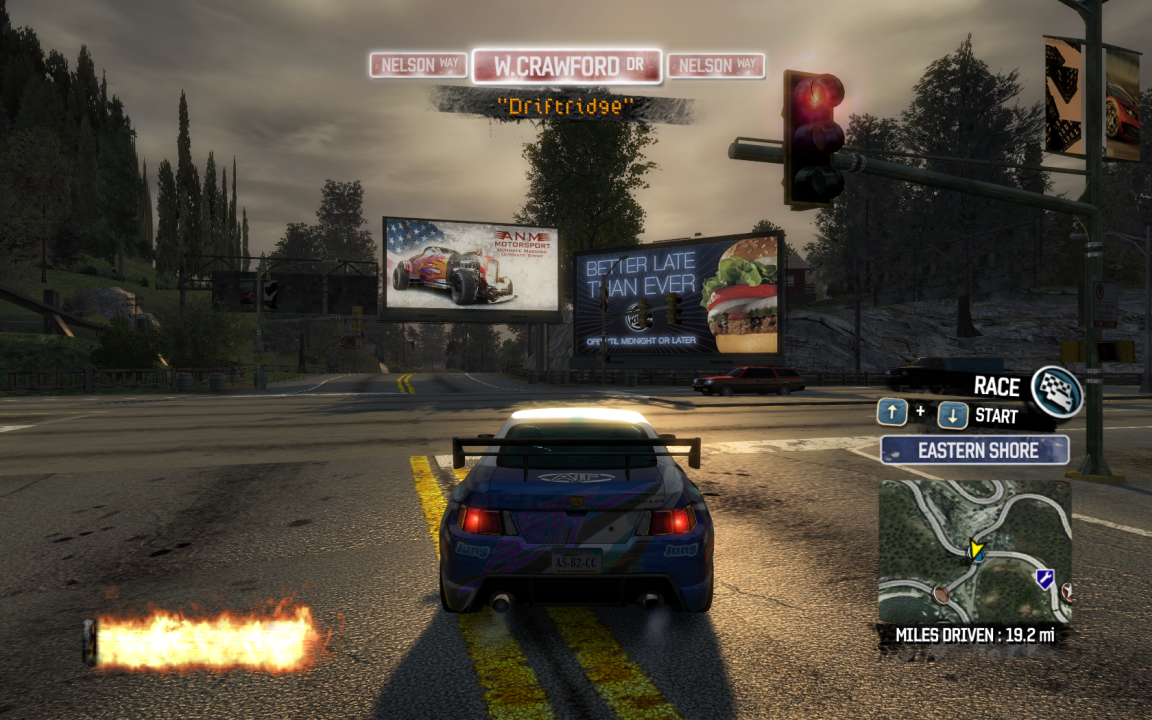Select the Eastern Shore district label
Viewport: 1152px width, 720px height.
(974, 450)
